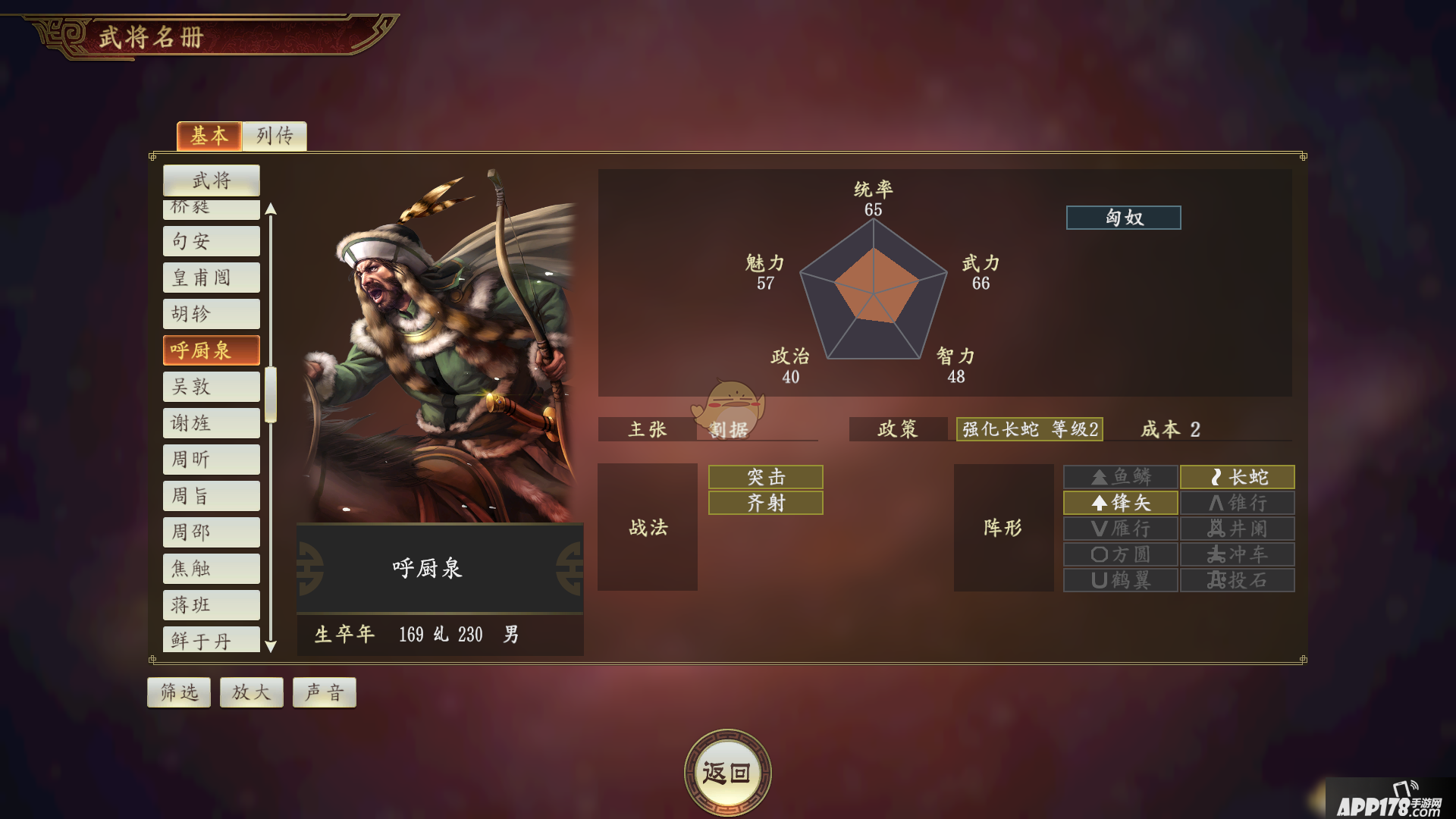Image resolution: width=1456 pixels, height=819 pixels.
Task: Select general 吴敦 from the roster list
Action: click(x=211, y=386)
